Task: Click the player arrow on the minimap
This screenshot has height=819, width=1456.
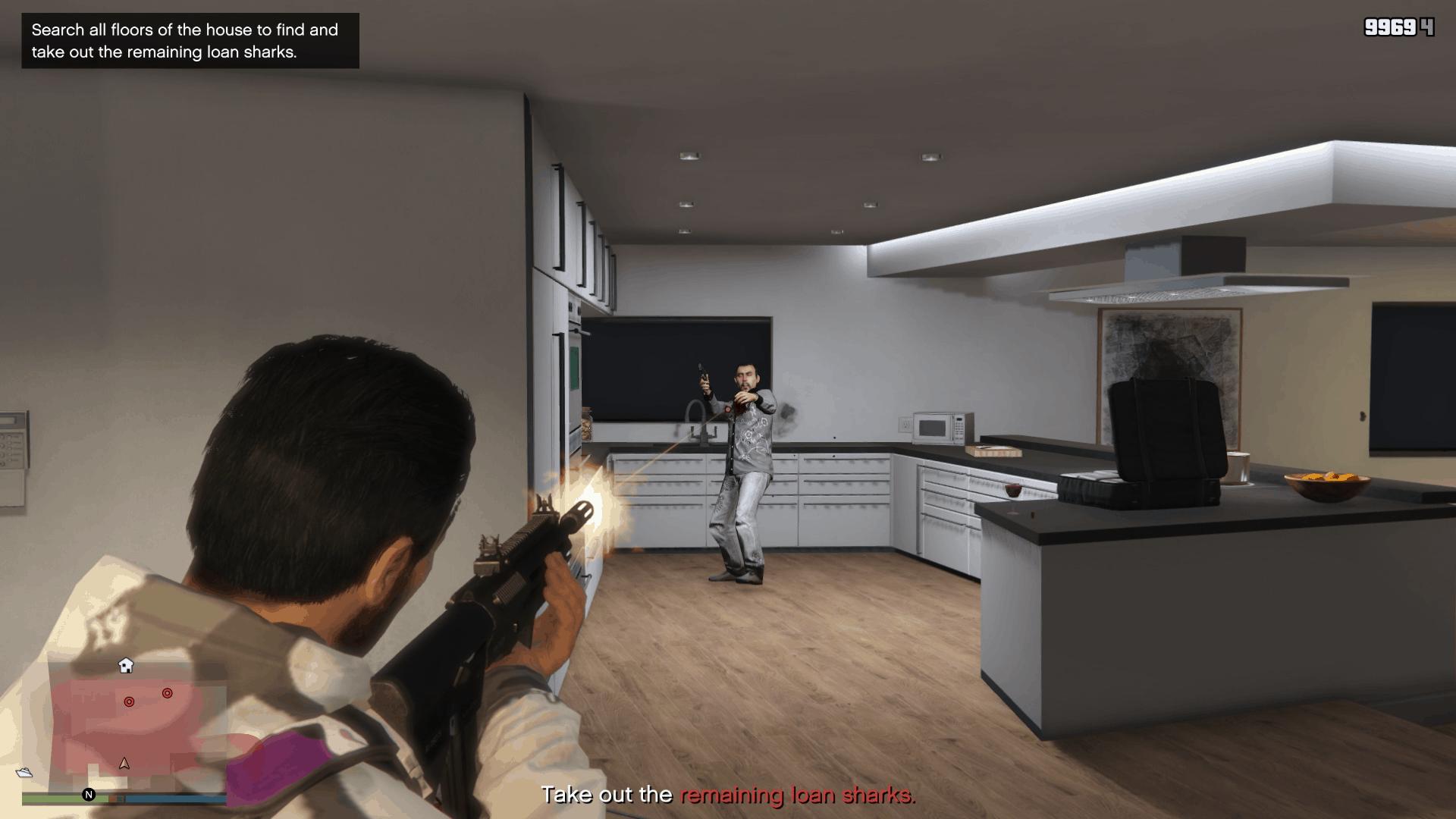Action: 124,764
